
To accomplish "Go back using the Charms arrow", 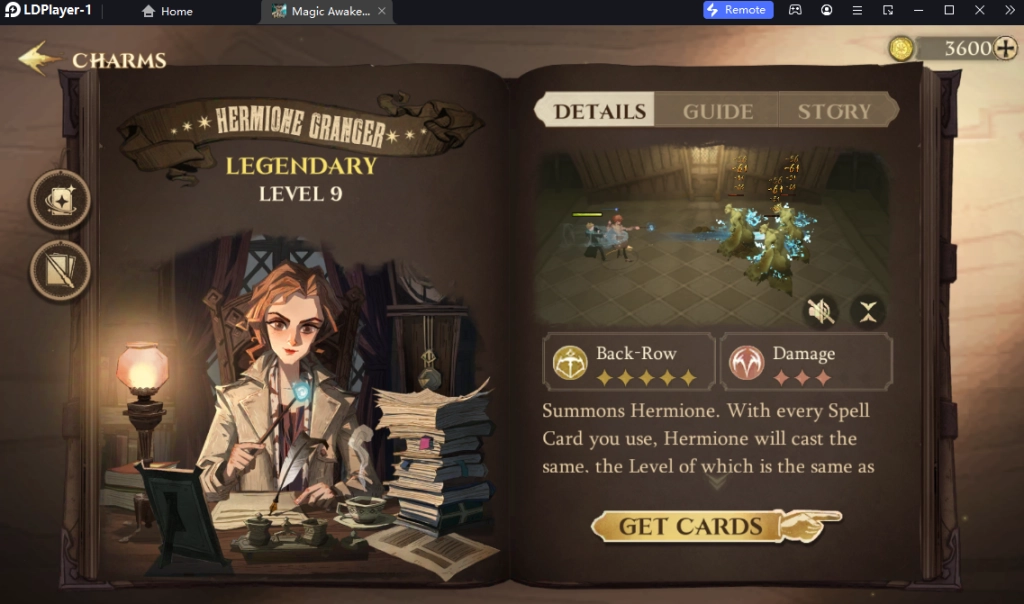I will point(40,58).
